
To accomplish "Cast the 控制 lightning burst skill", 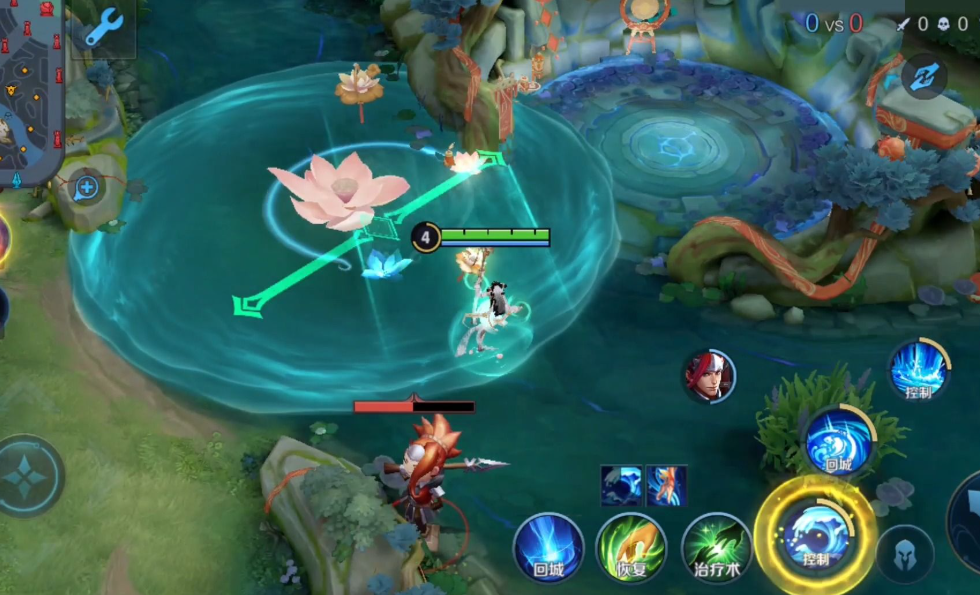I will [x=918, y=369].
